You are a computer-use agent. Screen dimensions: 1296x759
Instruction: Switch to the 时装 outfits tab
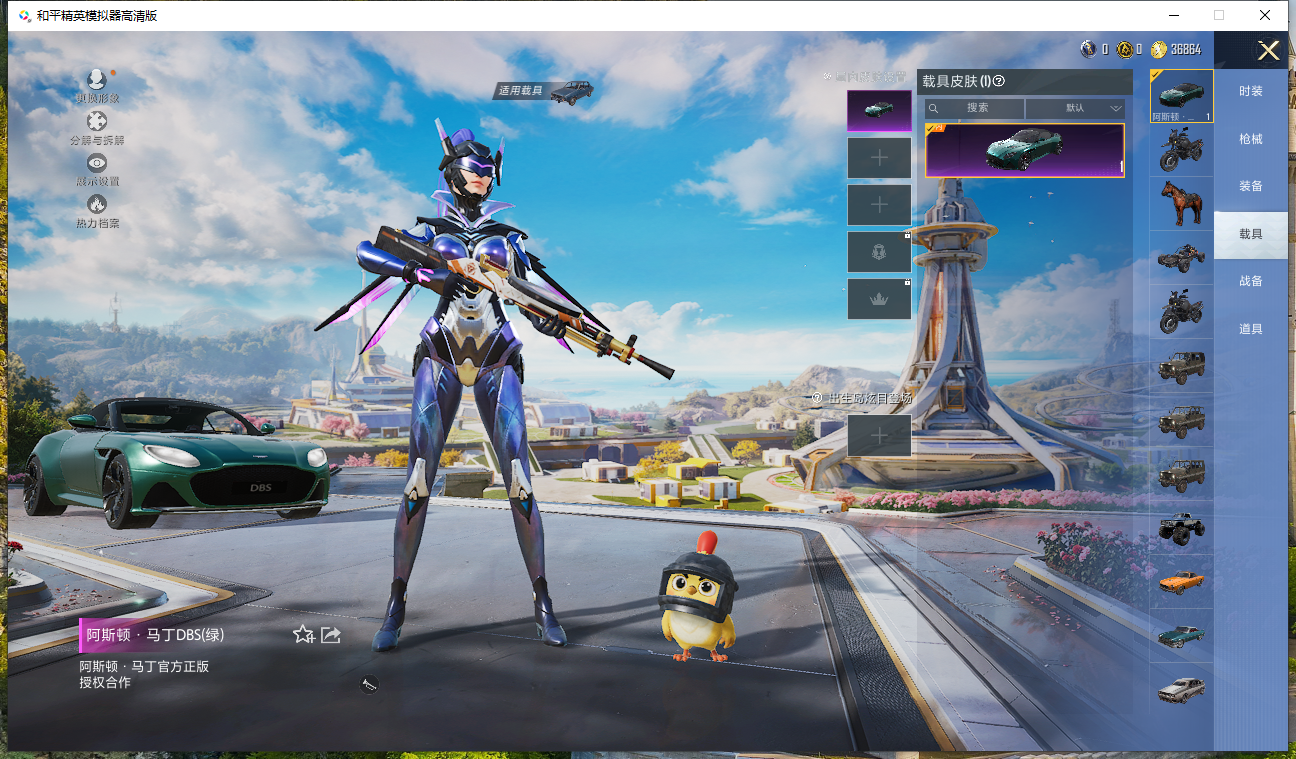[1250, 91]
